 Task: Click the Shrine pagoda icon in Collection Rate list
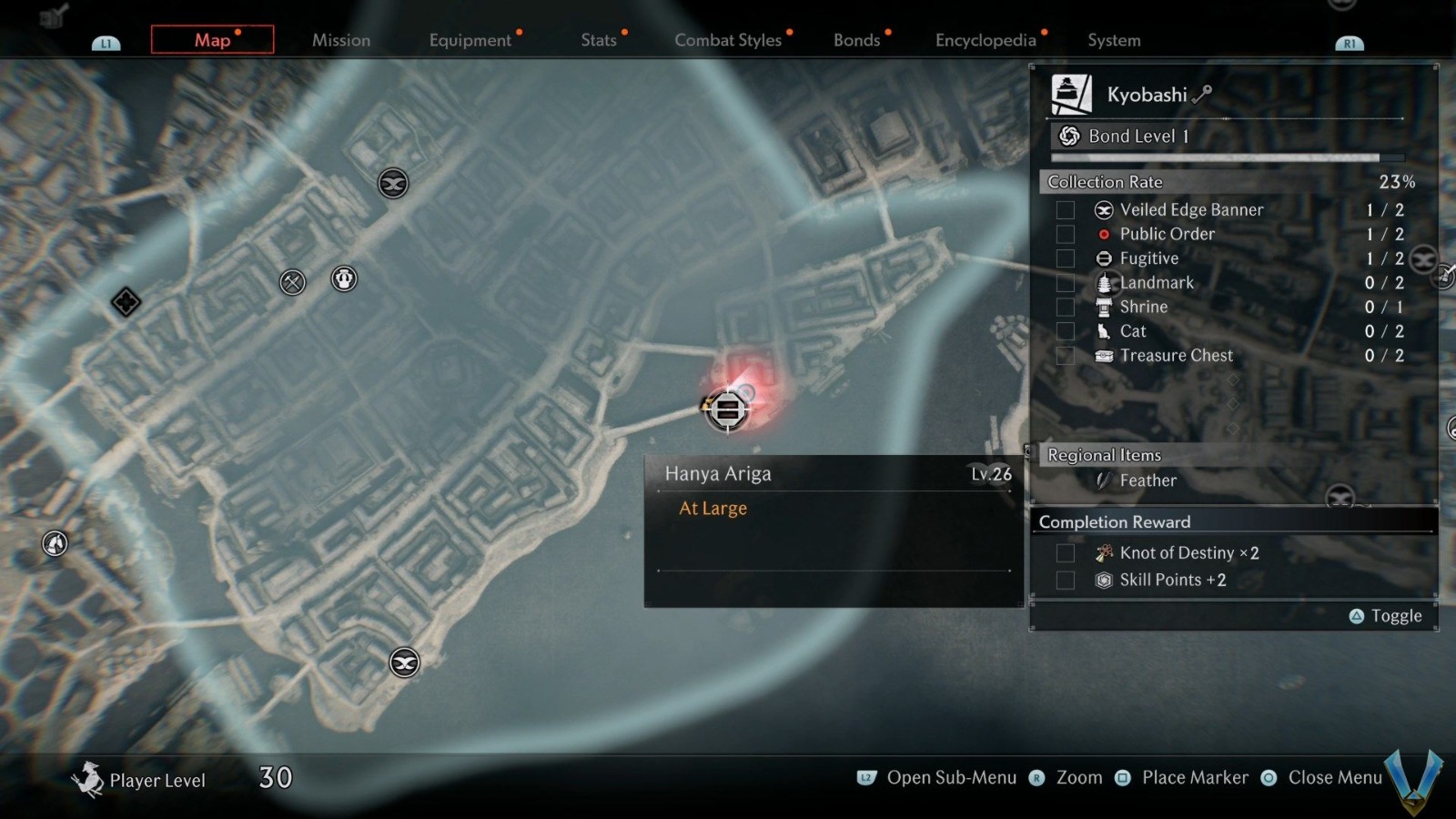[x=1102, y=307]
